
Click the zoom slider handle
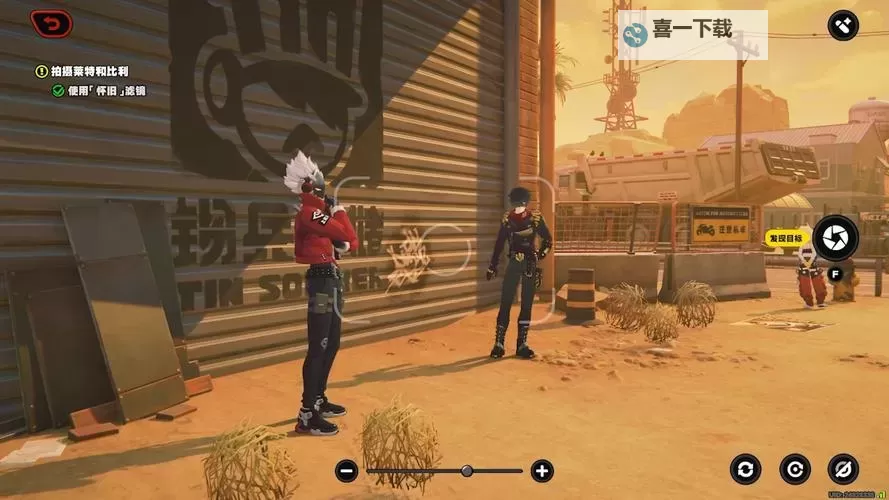(467, 470)
